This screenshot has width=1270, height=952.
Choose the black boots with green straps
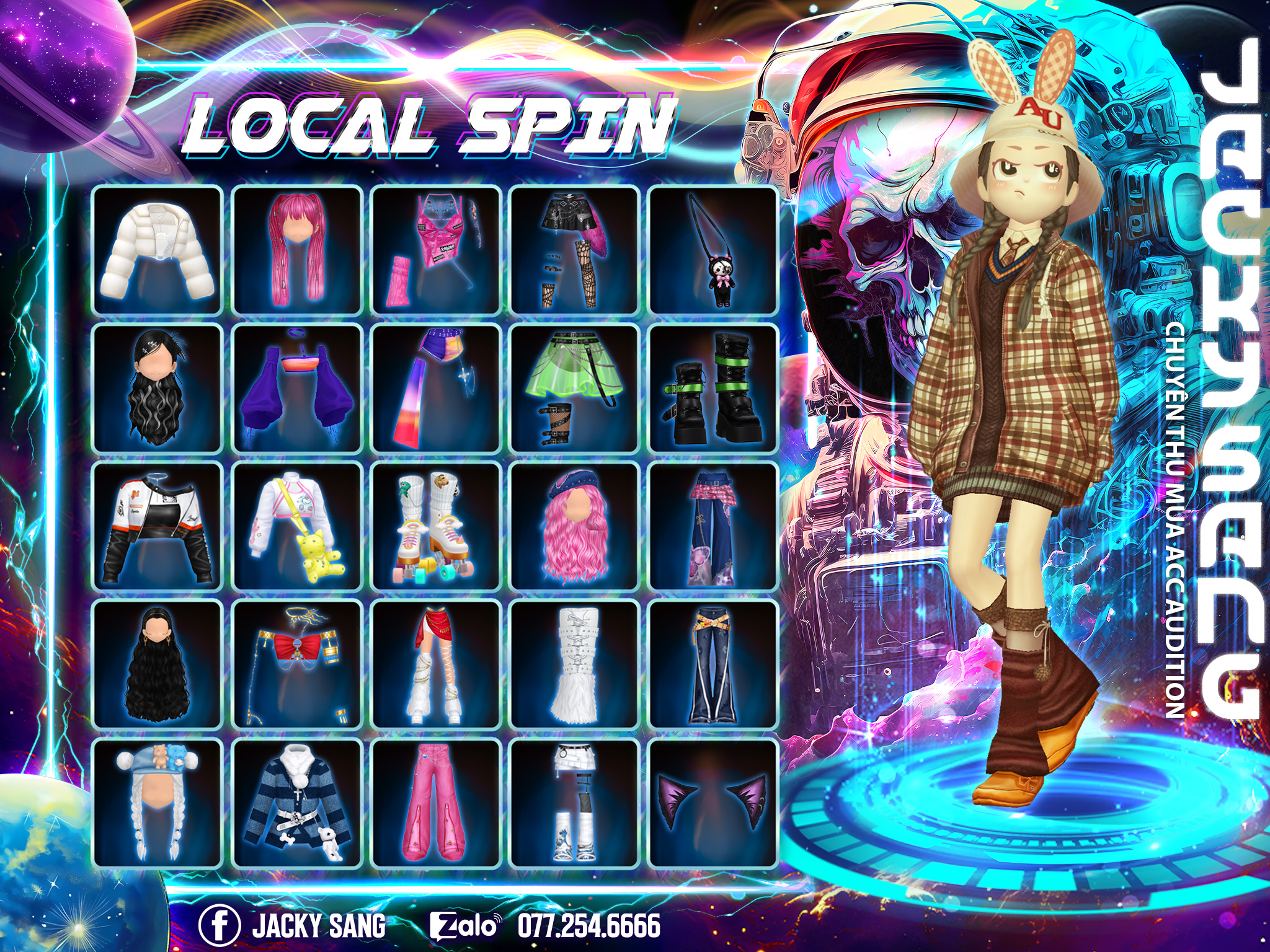pos(713,389)
